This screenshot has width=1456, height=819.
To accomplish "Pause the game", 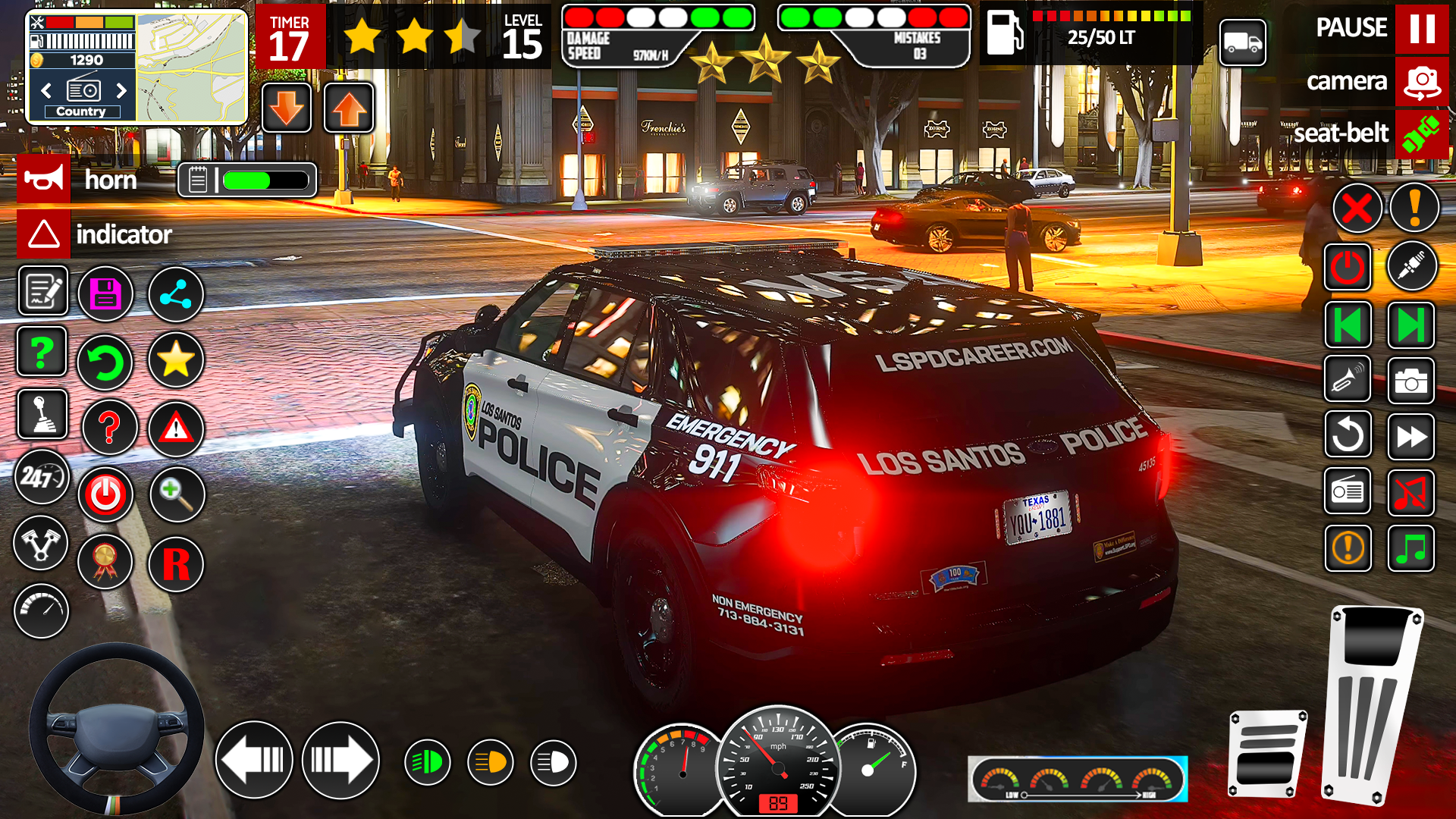I will (1421, 29).
